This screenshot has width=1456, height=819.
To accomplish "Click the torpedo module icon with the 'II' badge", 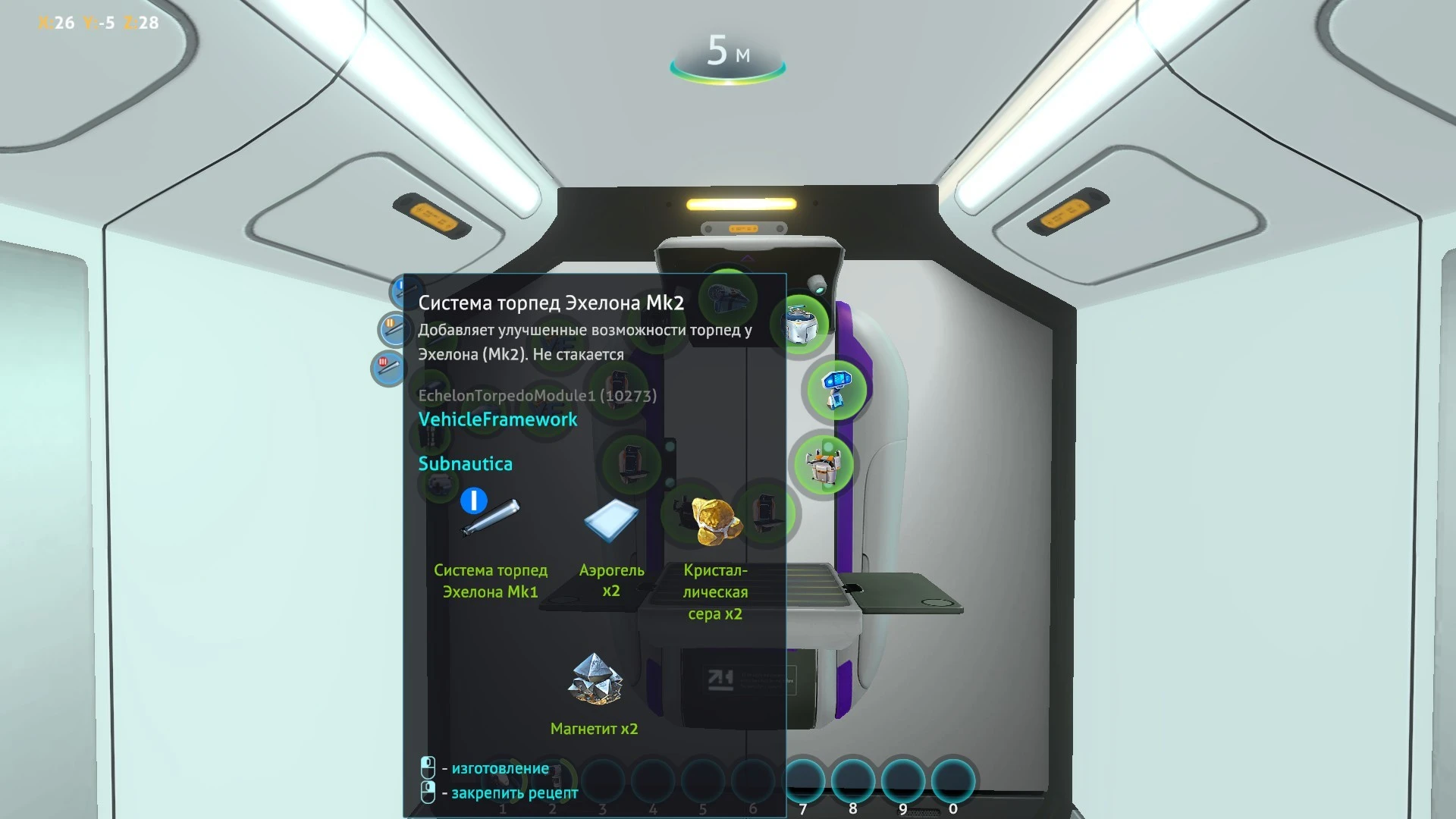I will coord(393,330).
